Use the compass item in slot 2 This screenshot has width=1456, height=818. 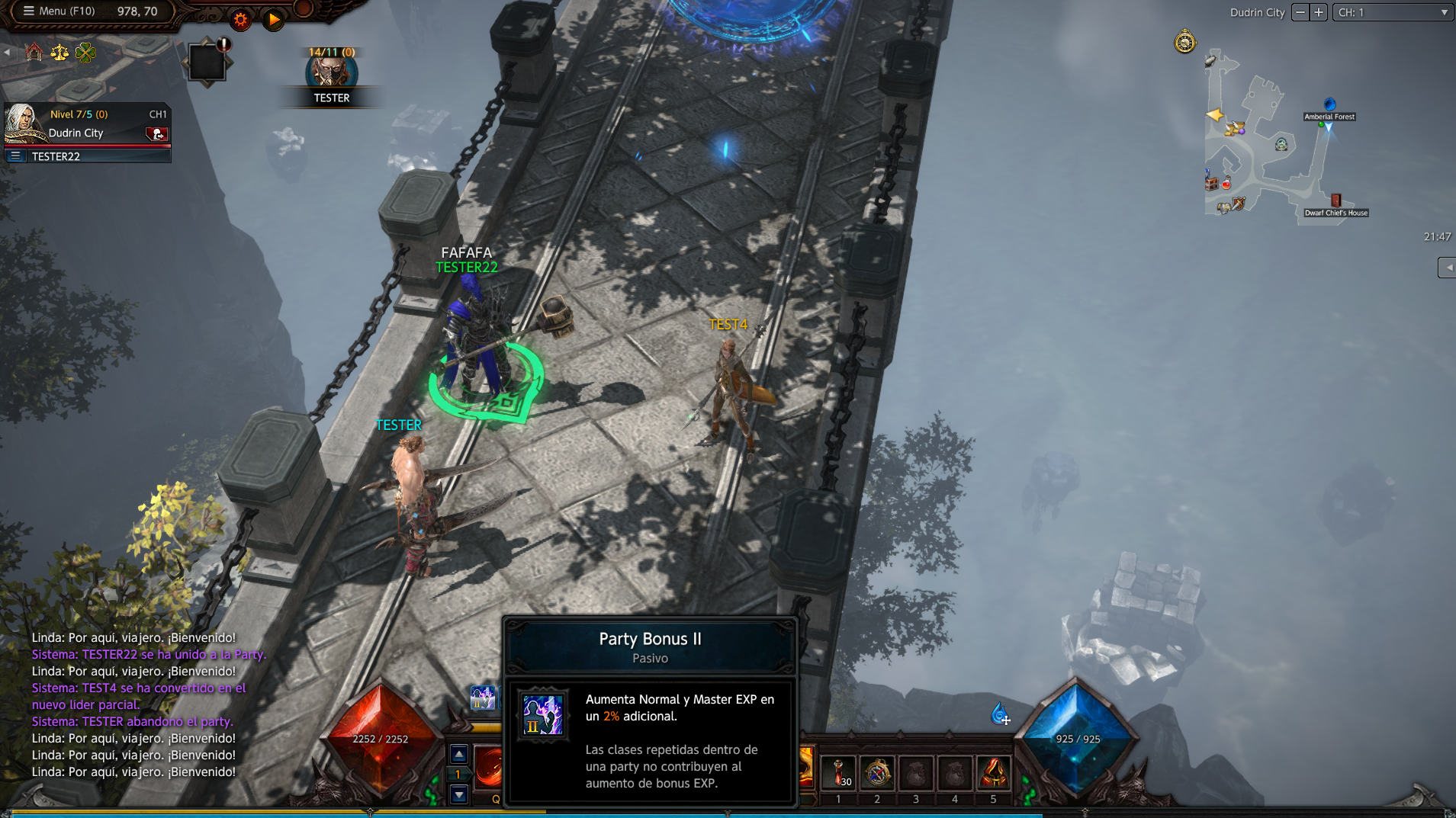point(877,772)
